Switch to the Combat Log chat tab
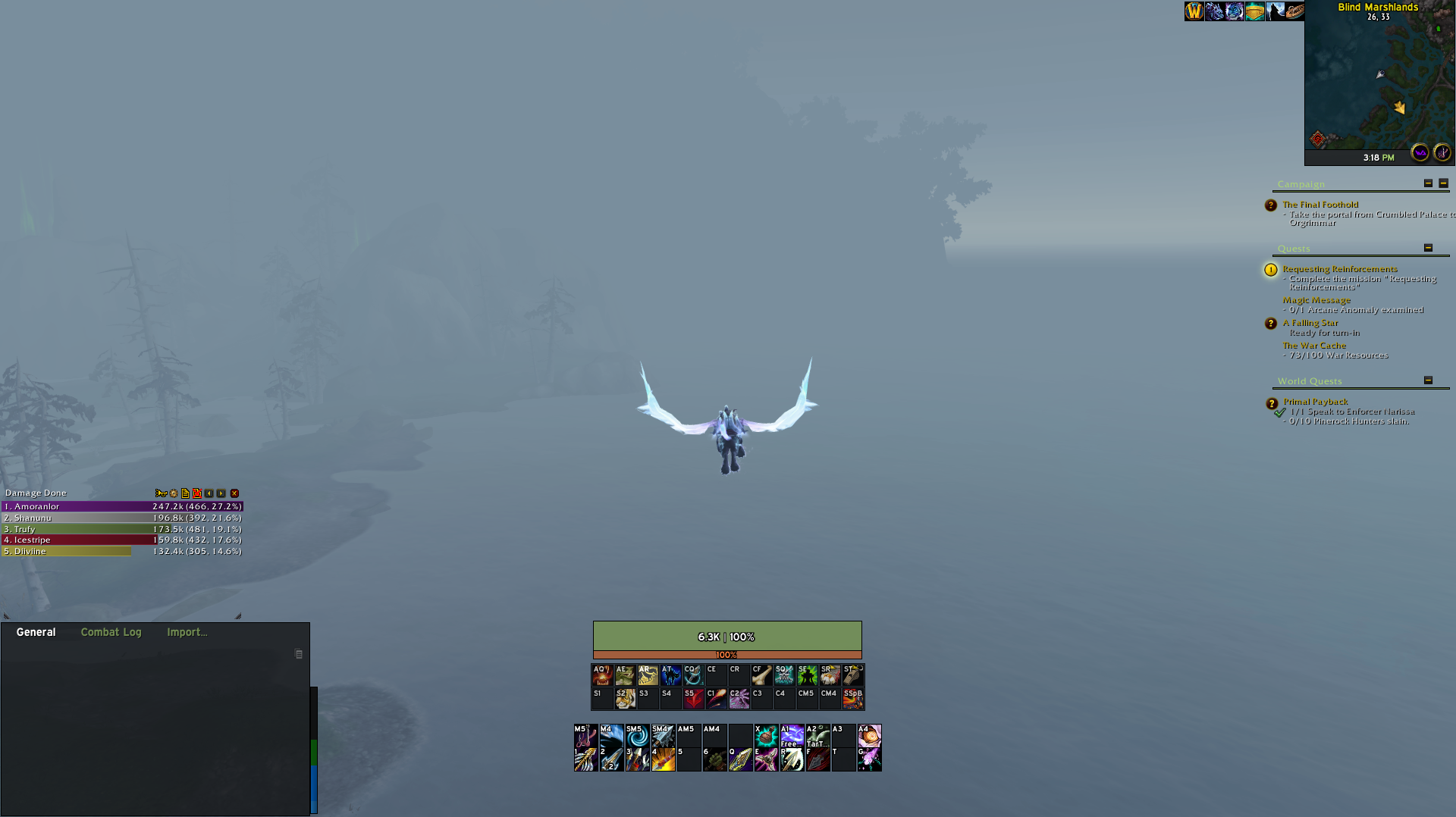 coord(111,632)
